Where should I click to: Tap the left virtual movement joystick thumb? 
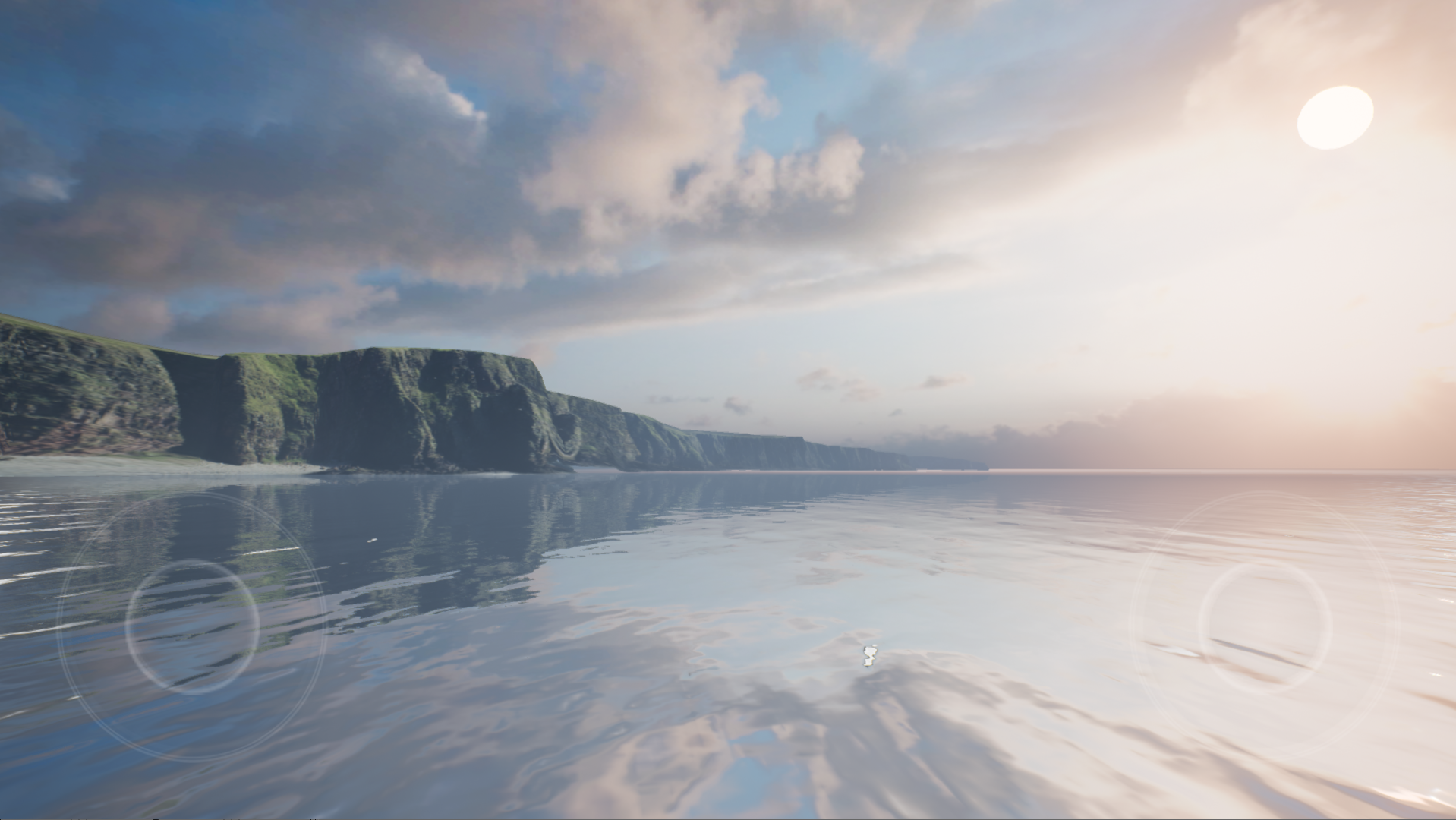(192, 627)
